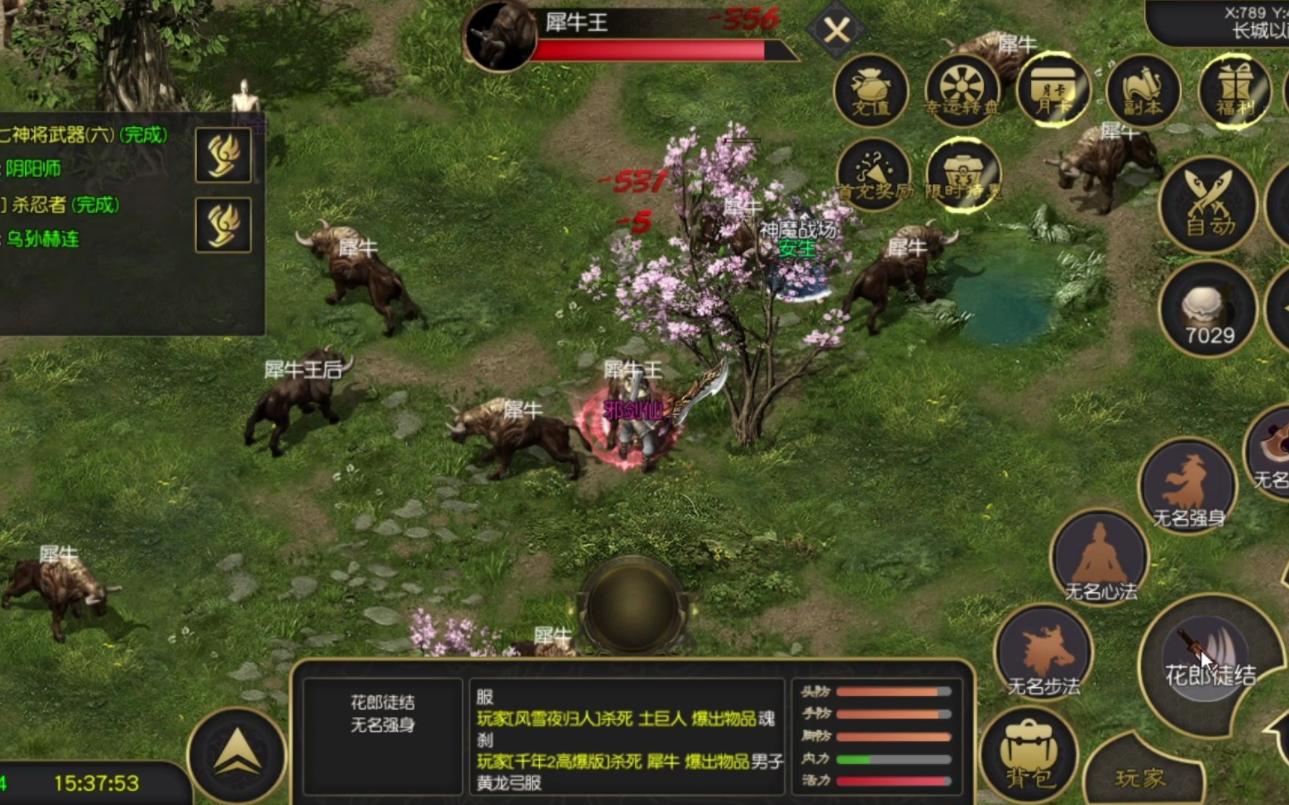Viewport: 1289px width, 805px height.
Task: Open the 限时特惠 limited offer chest
Action: point(964,176)
